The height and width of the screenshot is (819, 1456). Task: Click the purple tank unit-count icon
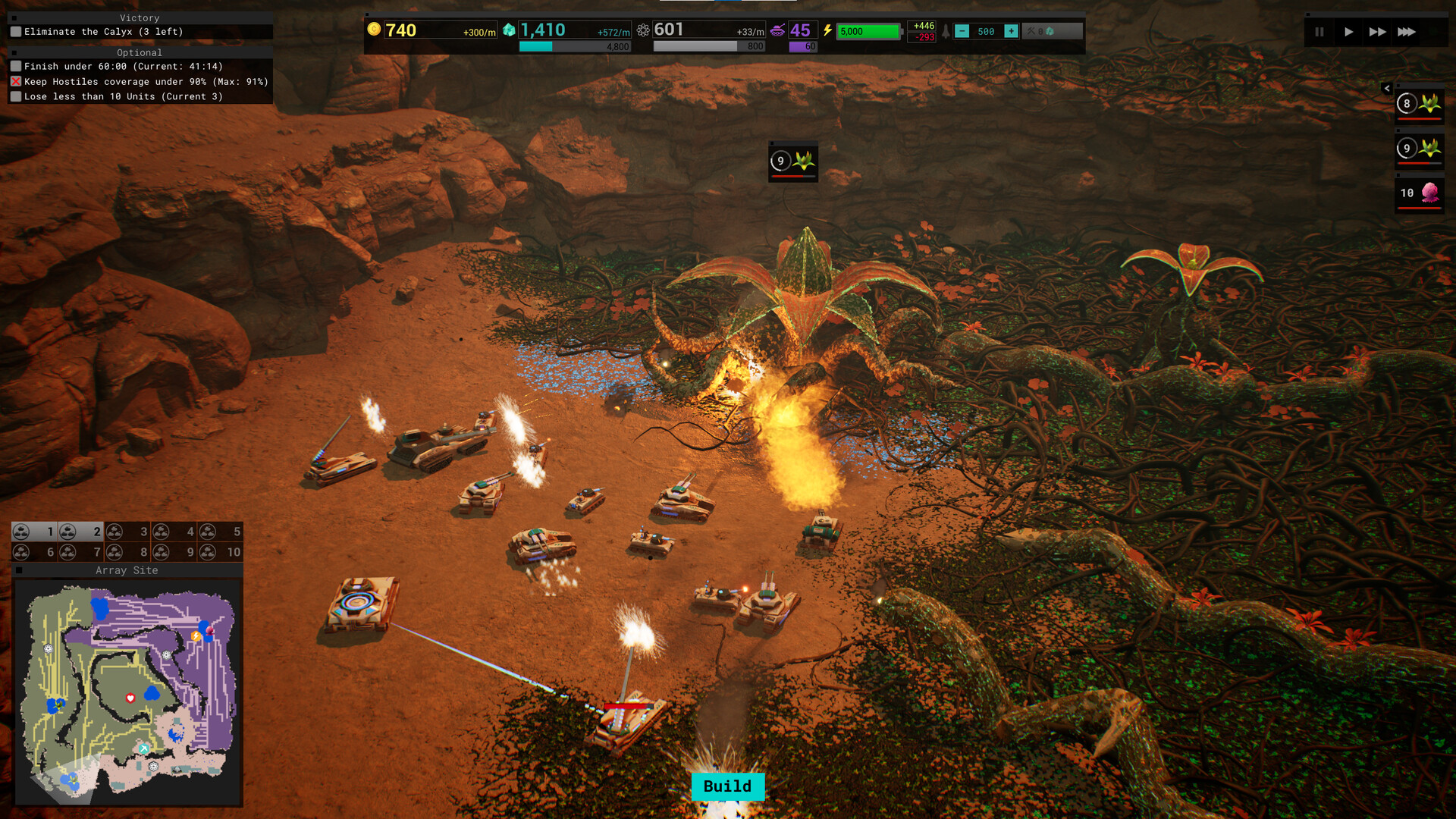point(779,29)
